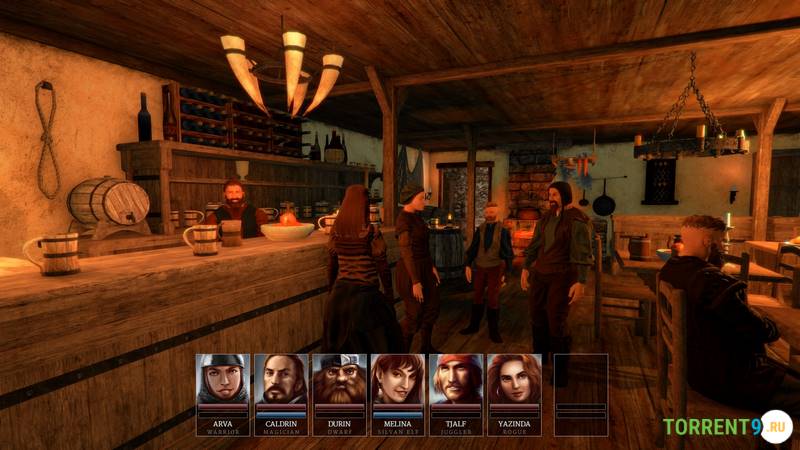Select Melina the Silvan Elf's portrait

click(x=397, y=379)
